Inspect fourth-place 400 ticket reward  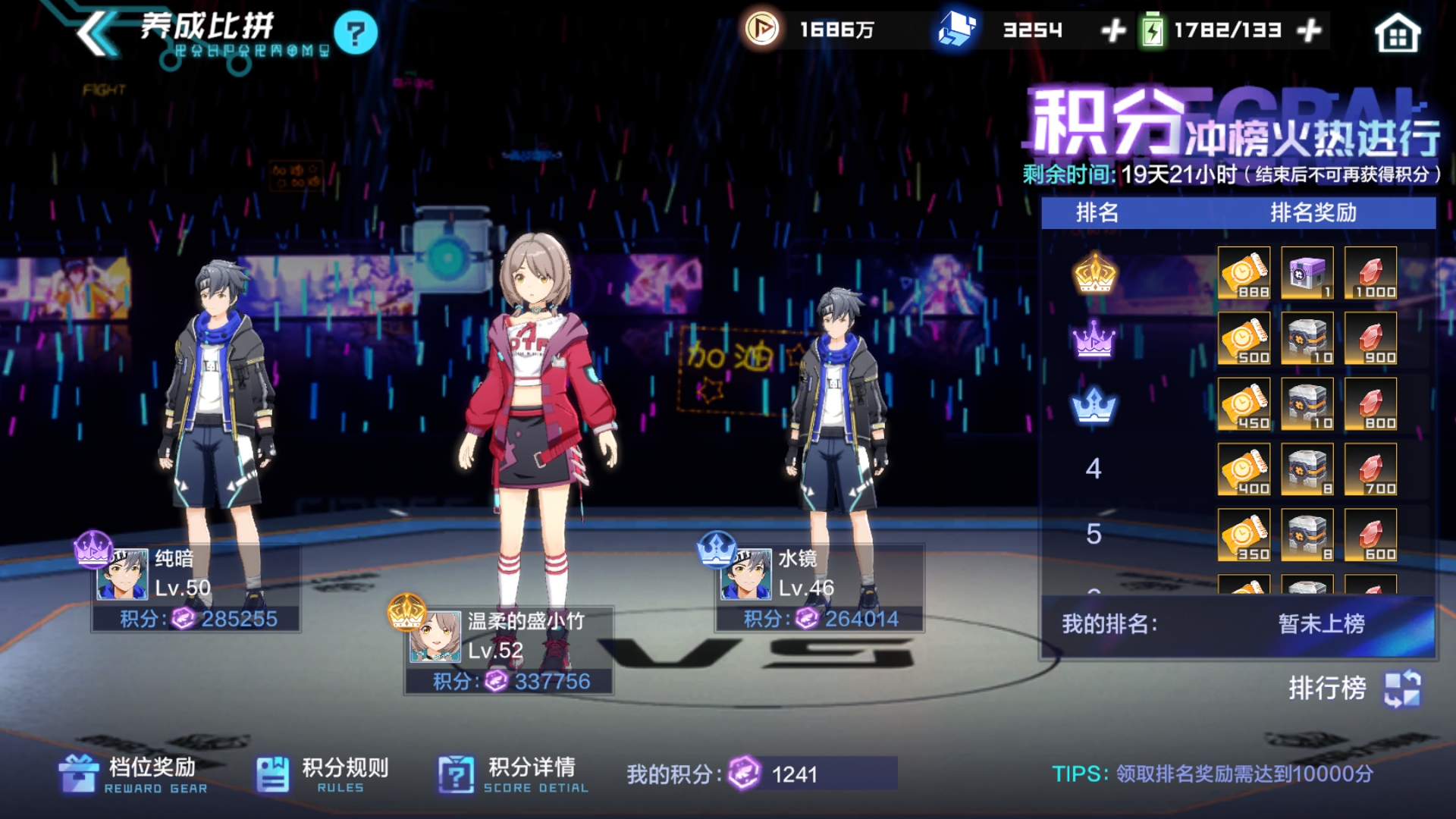coord(1244,469)
